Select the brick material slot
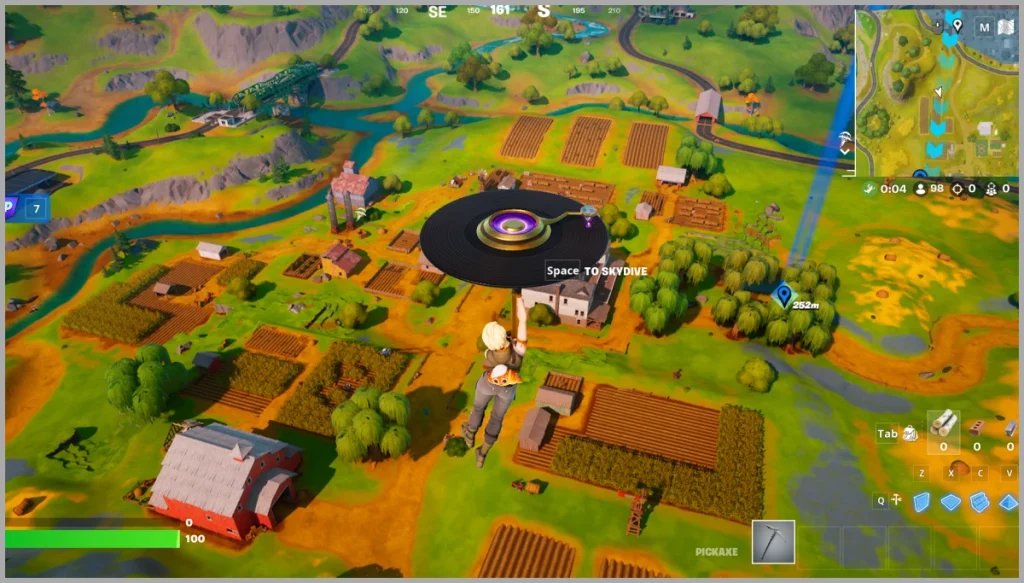Image resolution: width=1024 pixels, height=583 pixels. (977, 428)
